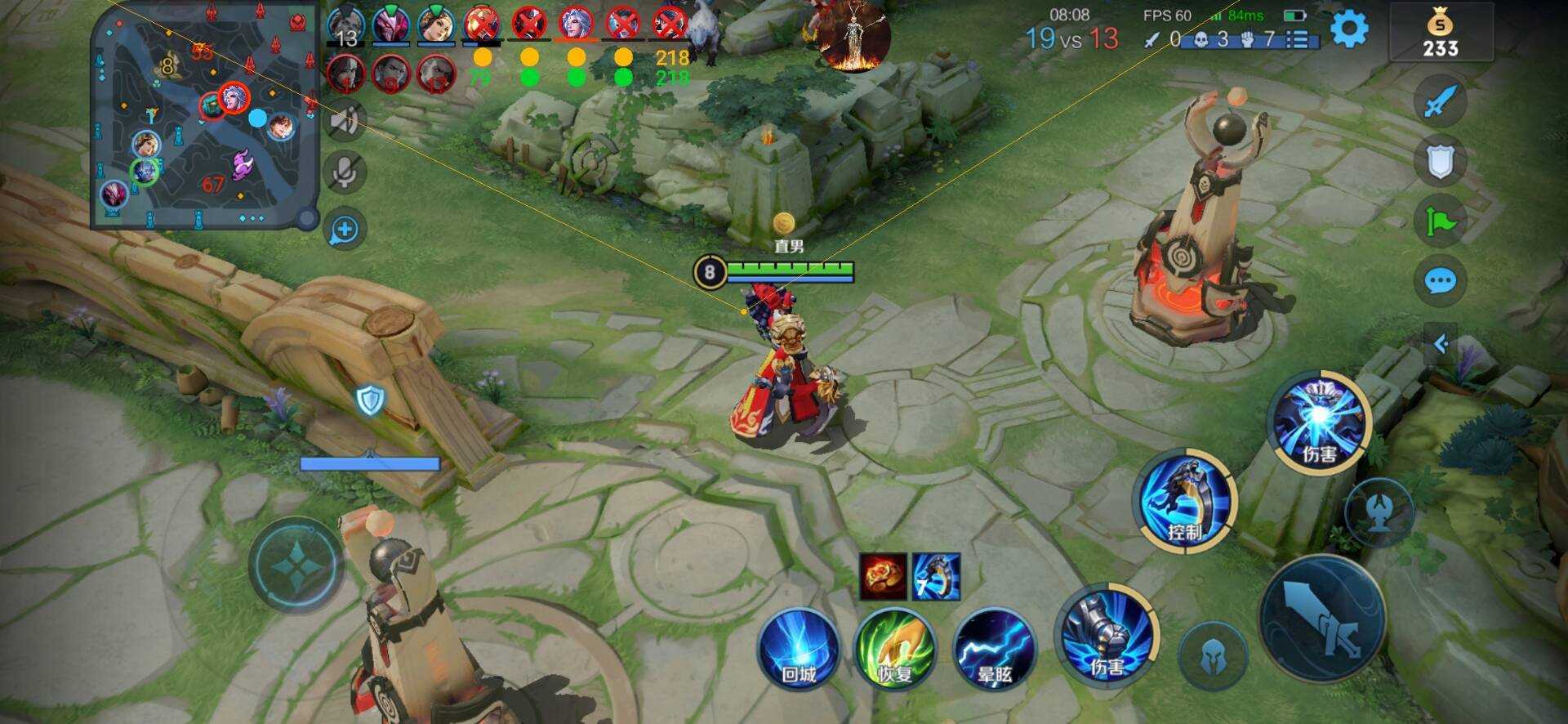1568x724 pixels.
Task: Open the blue chat message bubble
Action: (x=1440, y=282)
